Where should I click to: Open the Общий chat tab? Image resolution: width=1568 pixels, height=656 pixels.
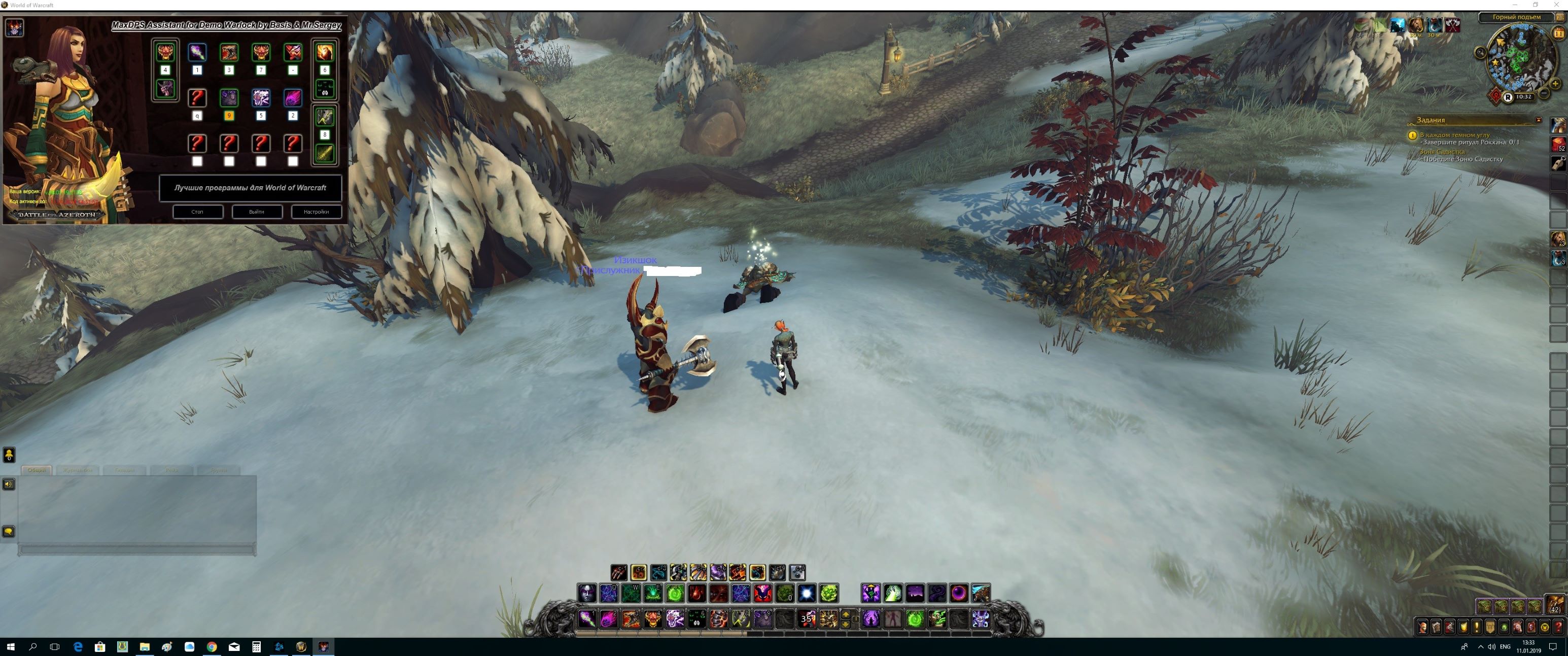[x=37, y=470]
